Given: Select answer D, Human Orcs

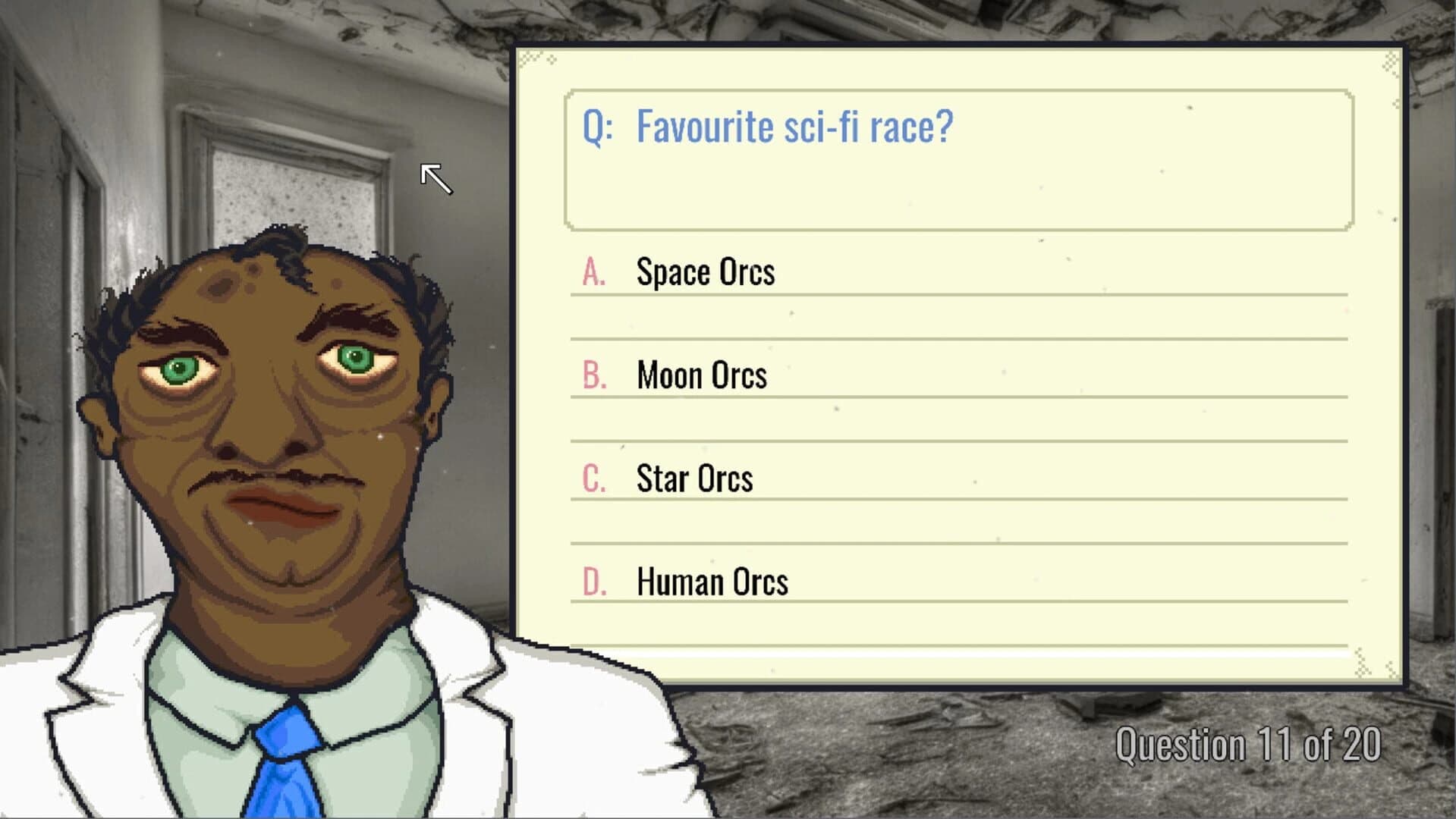Looking at the screenshot, I should coord(712,581).
